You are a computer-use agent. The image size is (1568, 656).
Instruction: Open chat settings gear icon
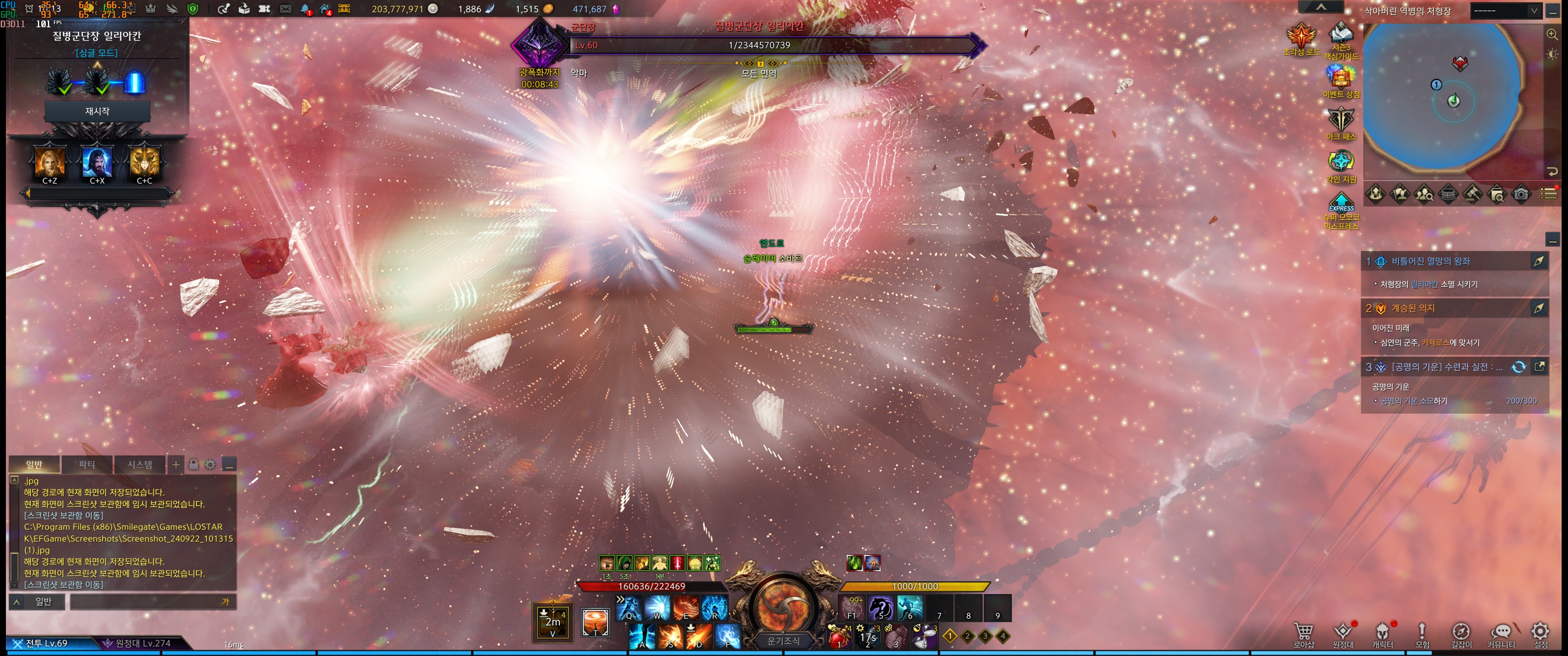[210, 465]
